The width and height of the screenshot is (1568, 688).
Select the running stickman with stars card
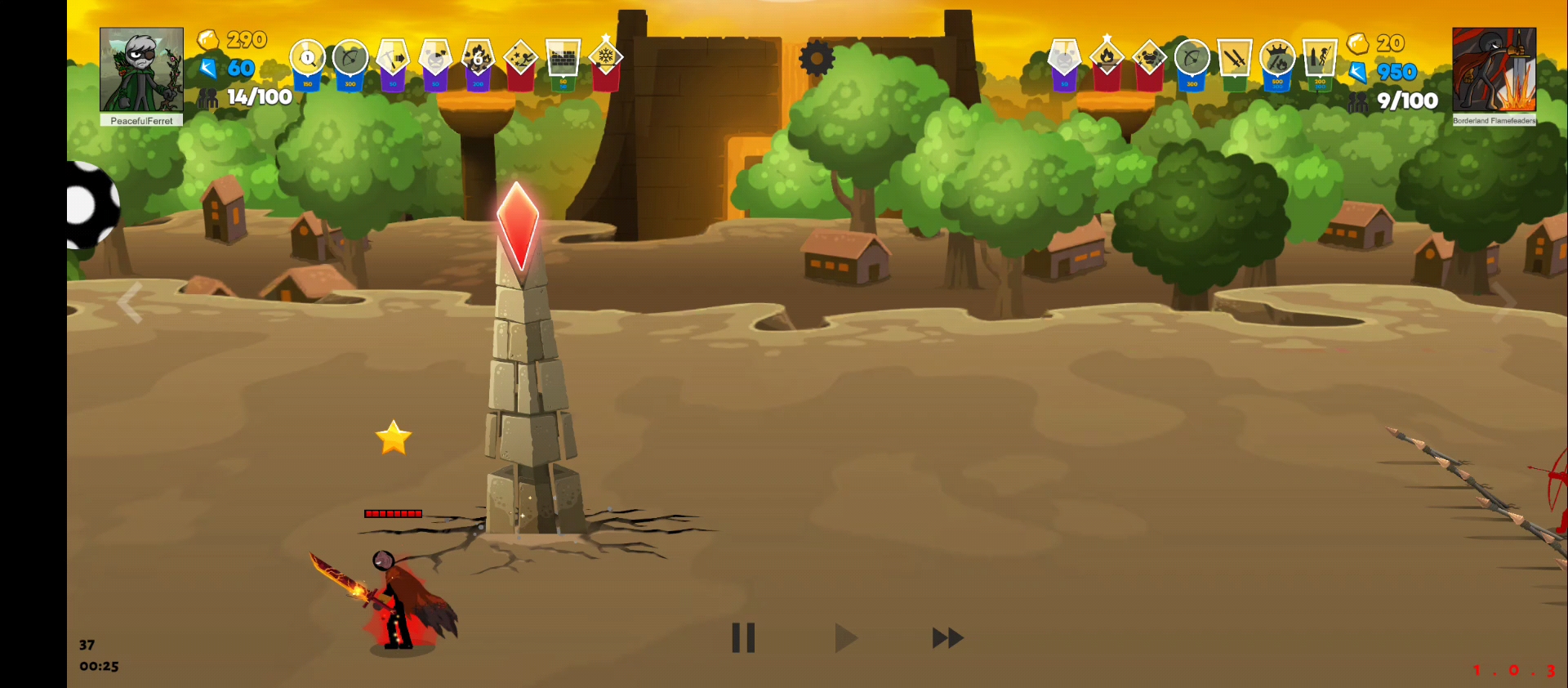[x=520, y=59]
